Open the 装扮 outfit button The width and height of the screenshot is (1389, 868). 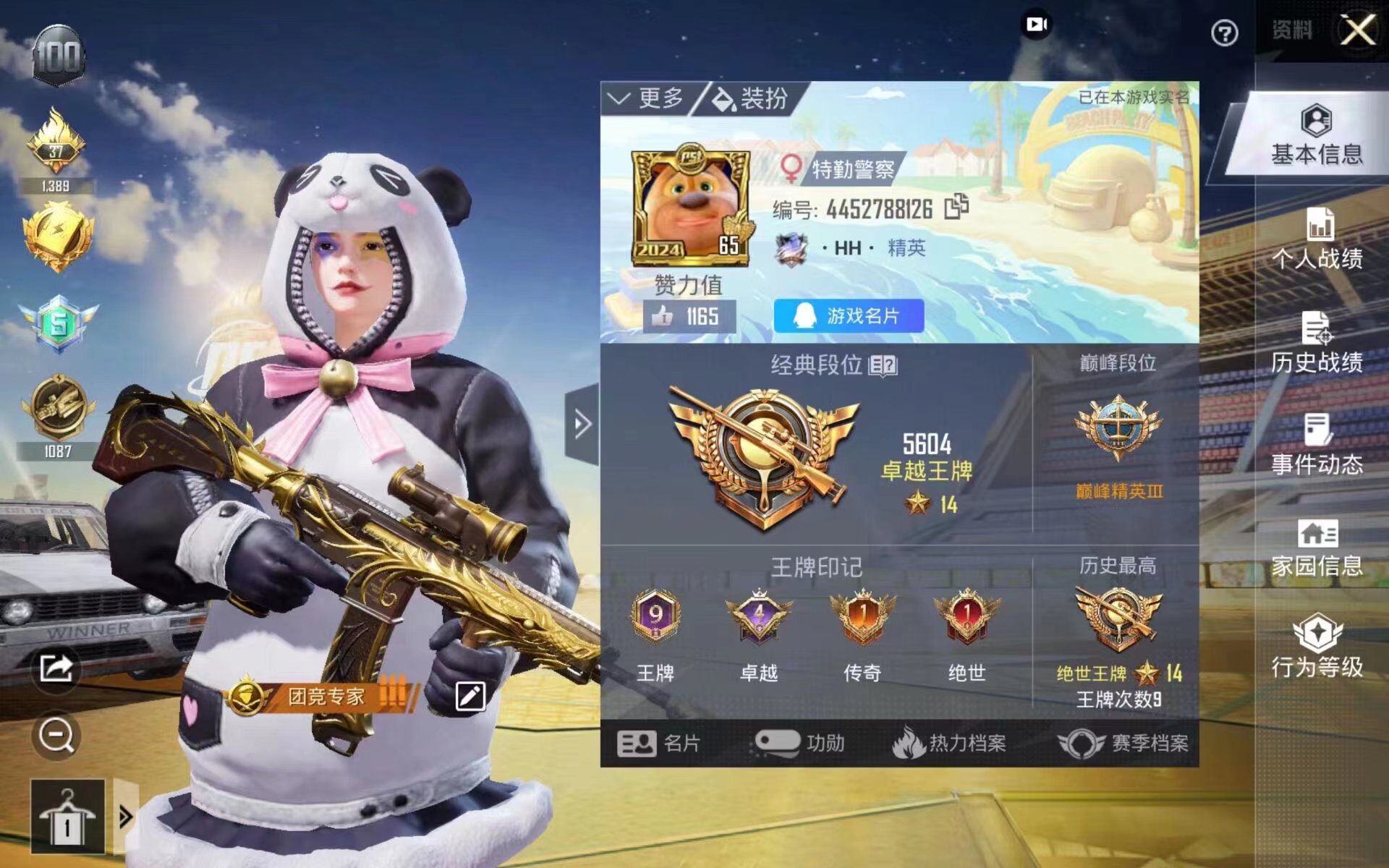[x=751, y=98]
